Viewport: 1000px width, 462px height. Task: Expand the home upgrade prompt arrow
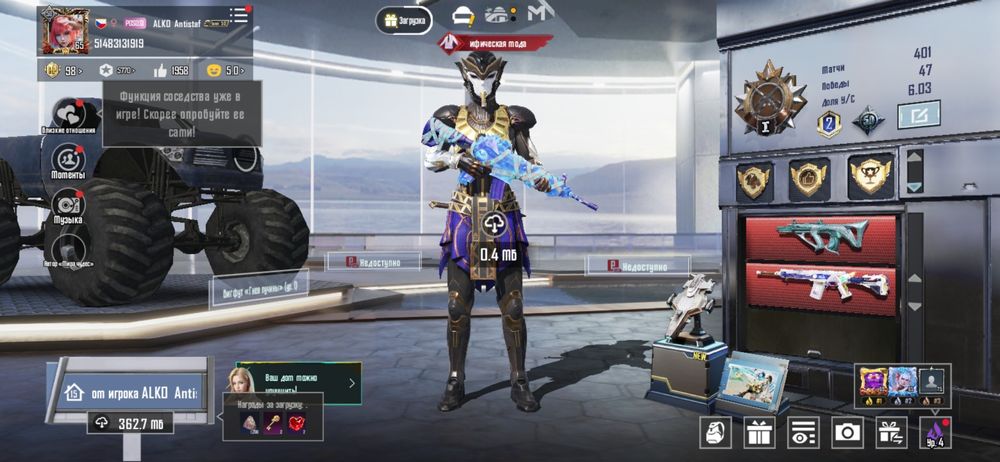point(351,382)
